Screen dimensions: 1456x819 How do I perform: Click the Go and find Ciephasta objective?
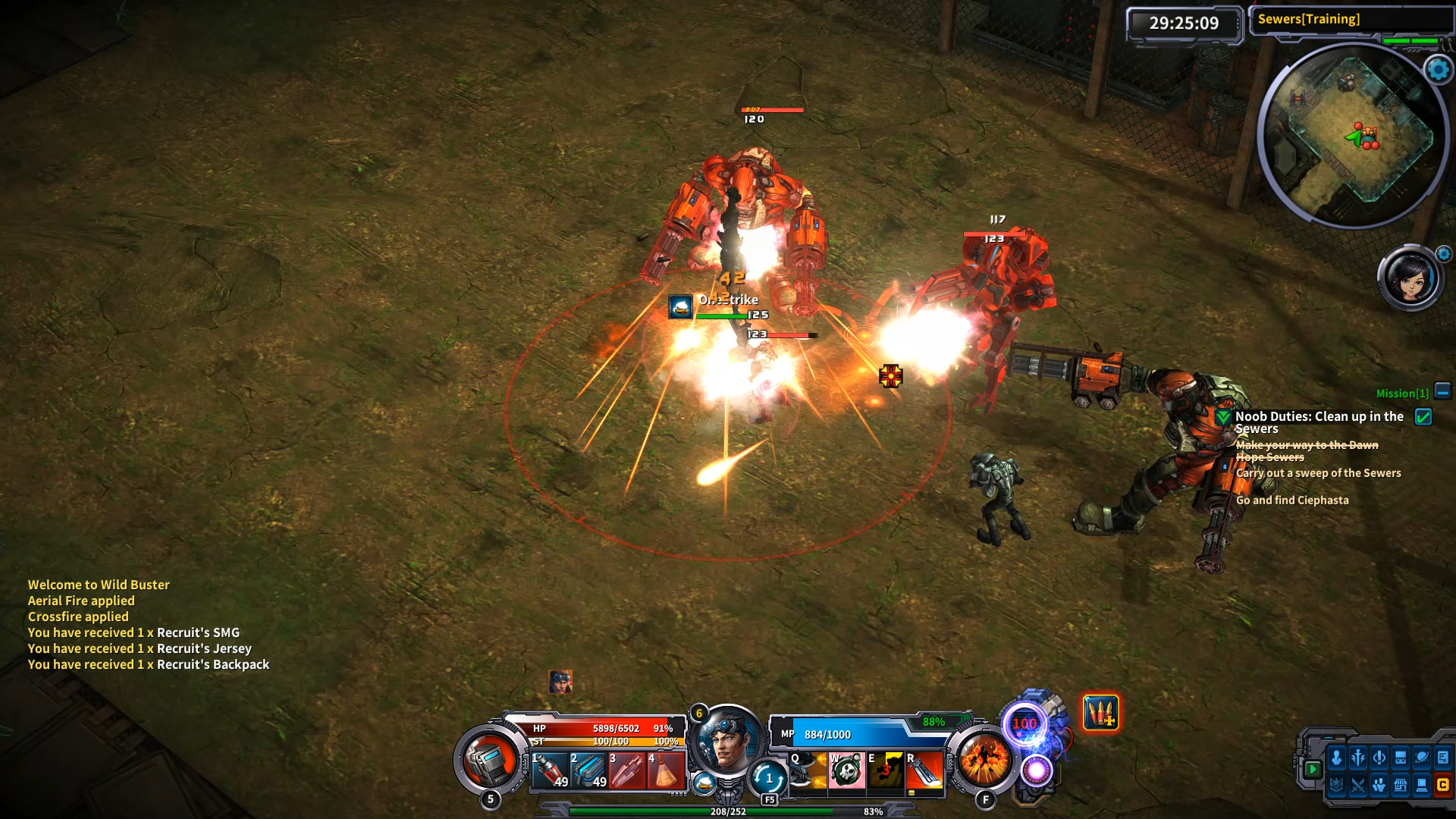tap(1292, 500)
